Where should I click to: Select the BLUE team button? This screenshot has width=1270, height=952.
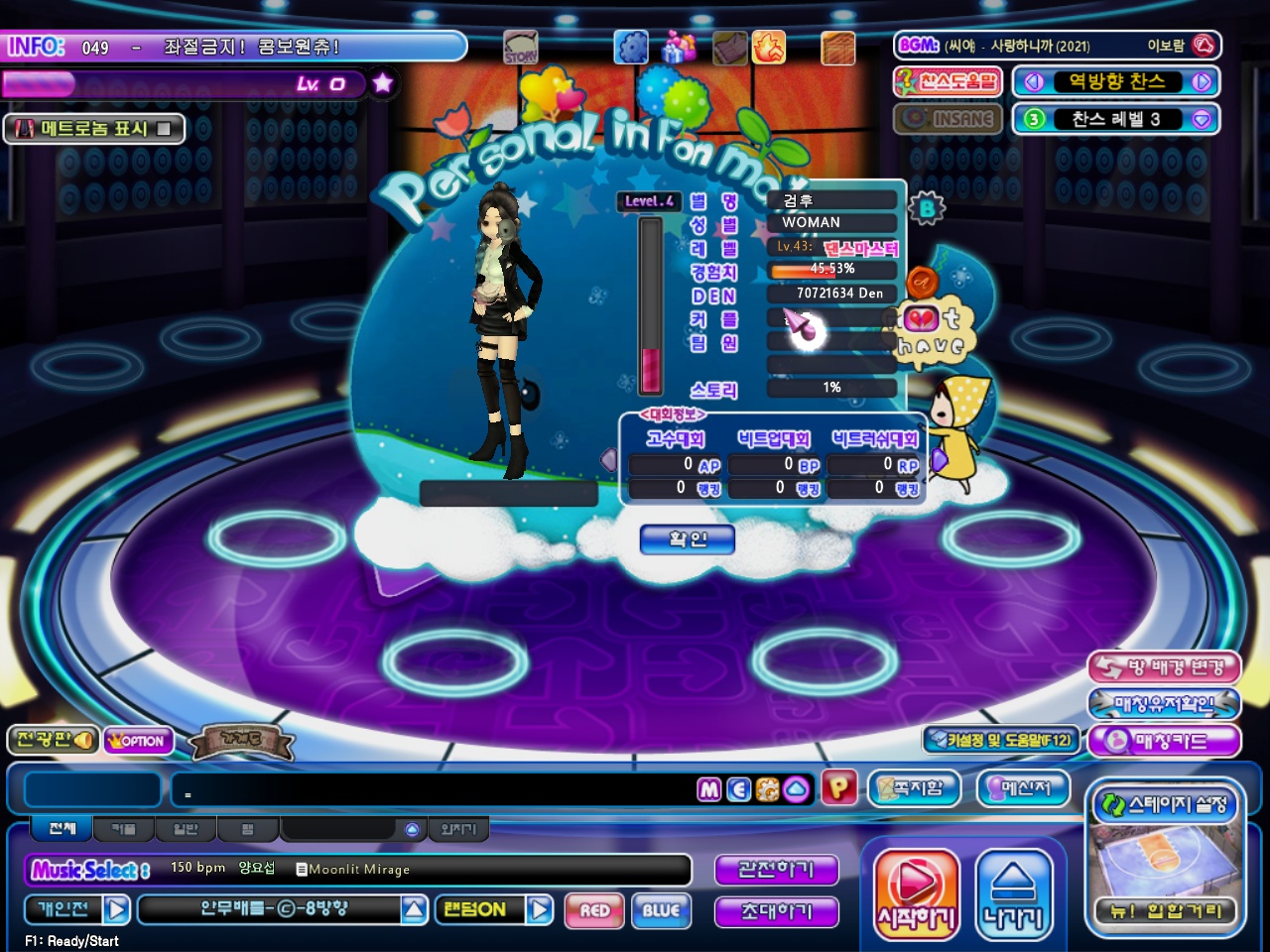coord(661,910)
